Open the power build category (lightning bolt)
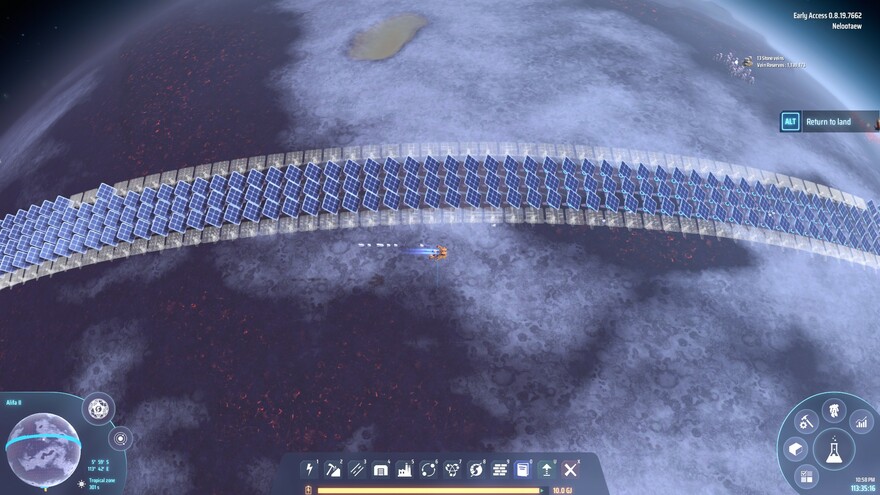This screenshot has height=495, width=880. click(x=310, y=469)
